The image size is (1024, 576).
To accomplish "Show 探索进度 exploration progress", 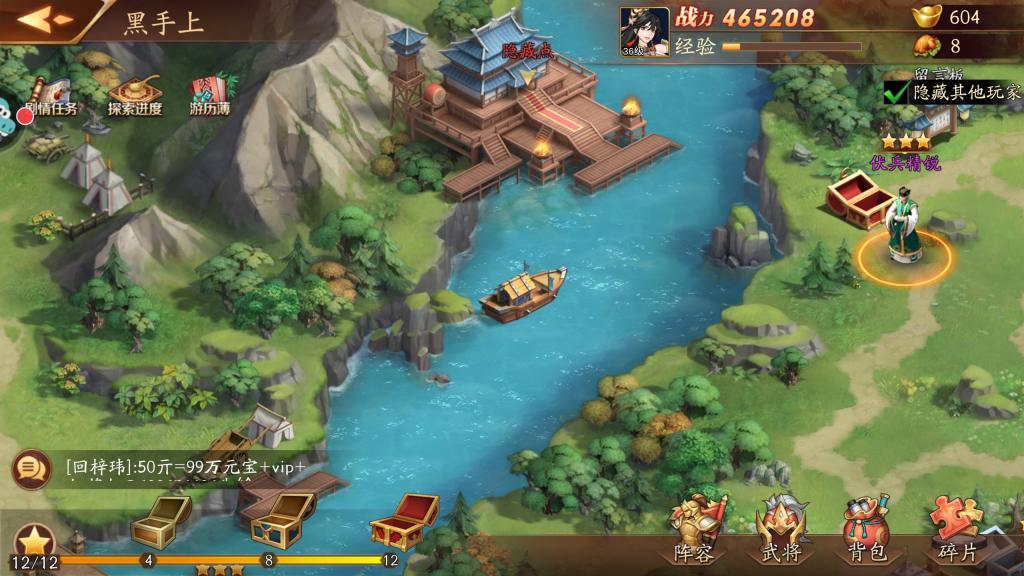I will (x=134, y=96).
